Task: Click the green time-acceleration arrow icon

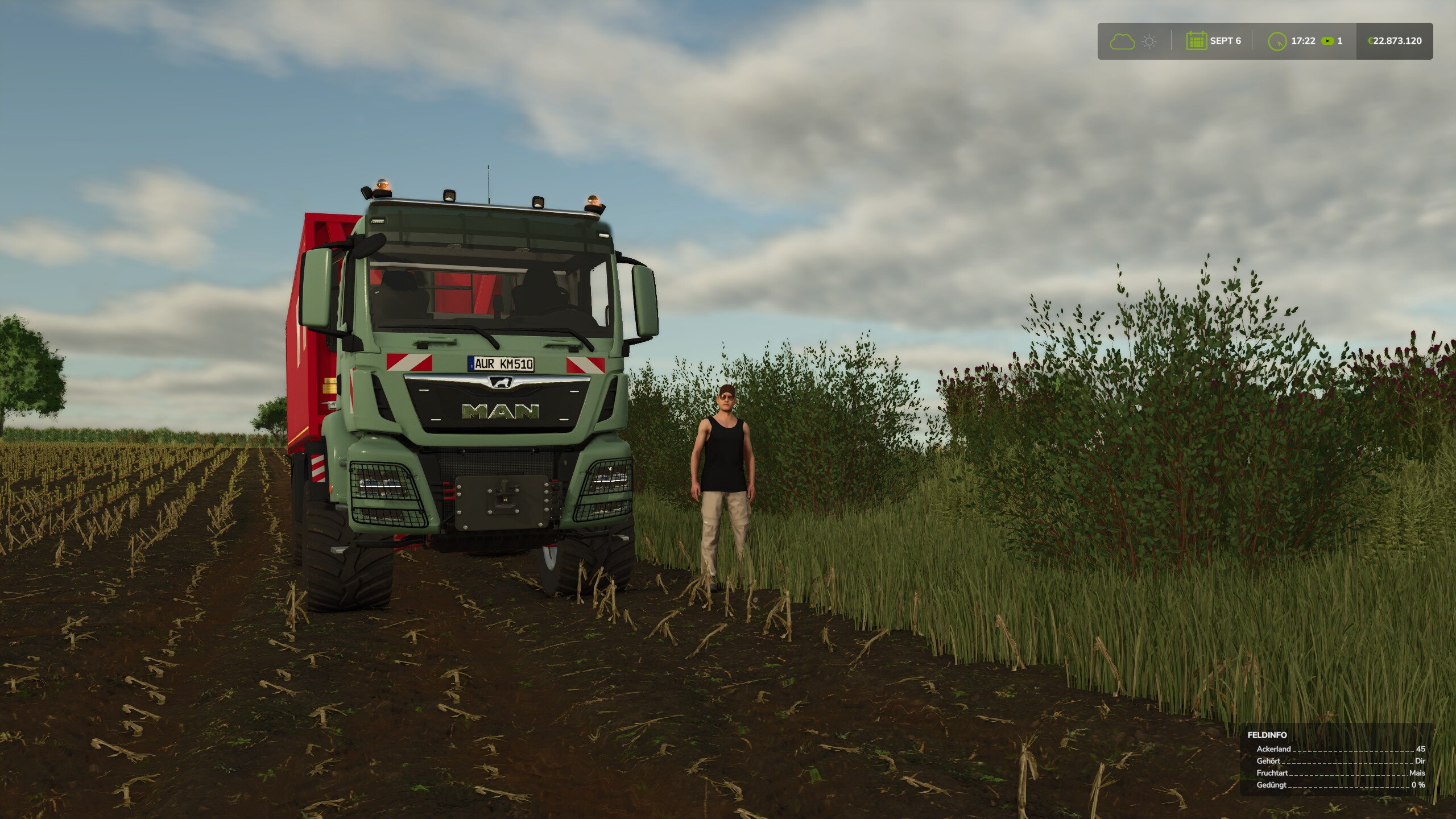Action: (x=1327, y=41)
